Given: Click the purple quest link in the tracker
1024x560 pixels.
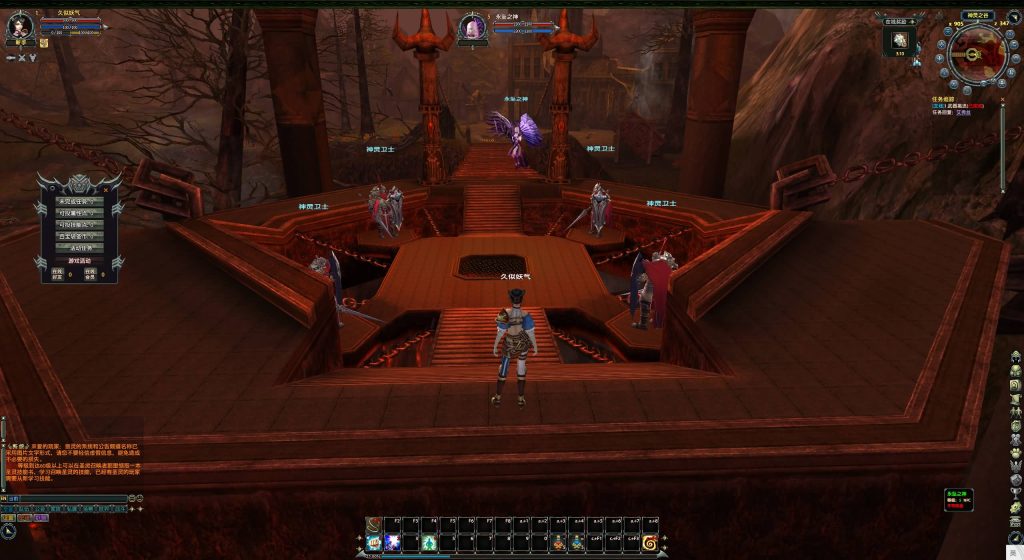Looking at the screenshot, I should click(962, 113).
